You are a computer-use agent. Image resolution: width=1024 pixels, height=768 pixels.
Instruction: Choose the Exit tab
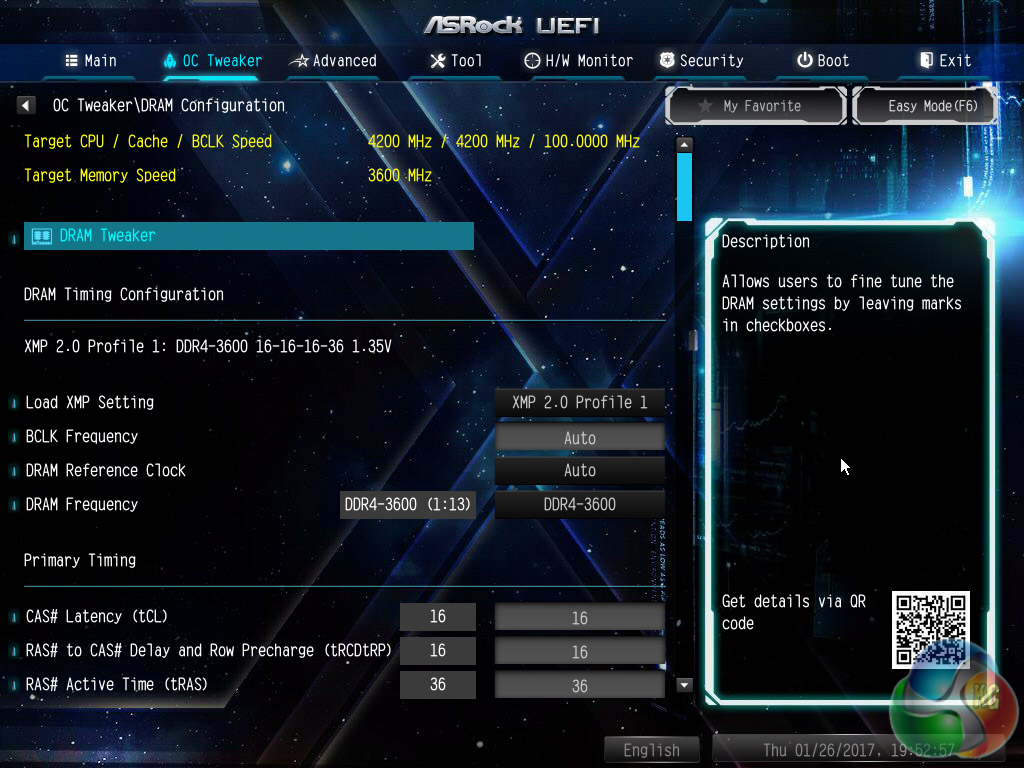[945, 61]
